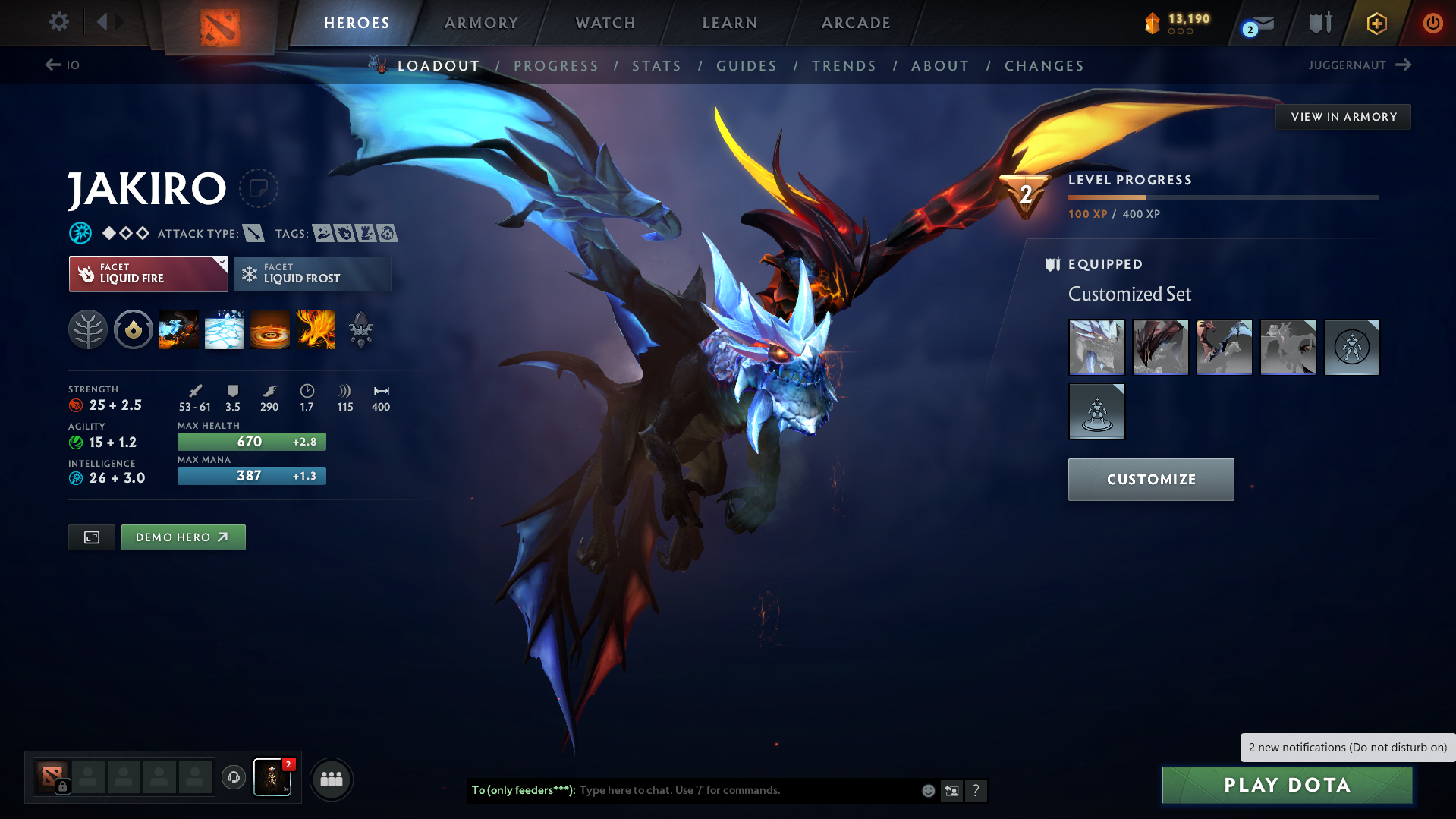Click the DEMO HERO button
1456x819 pixels.
click(183, 537)
